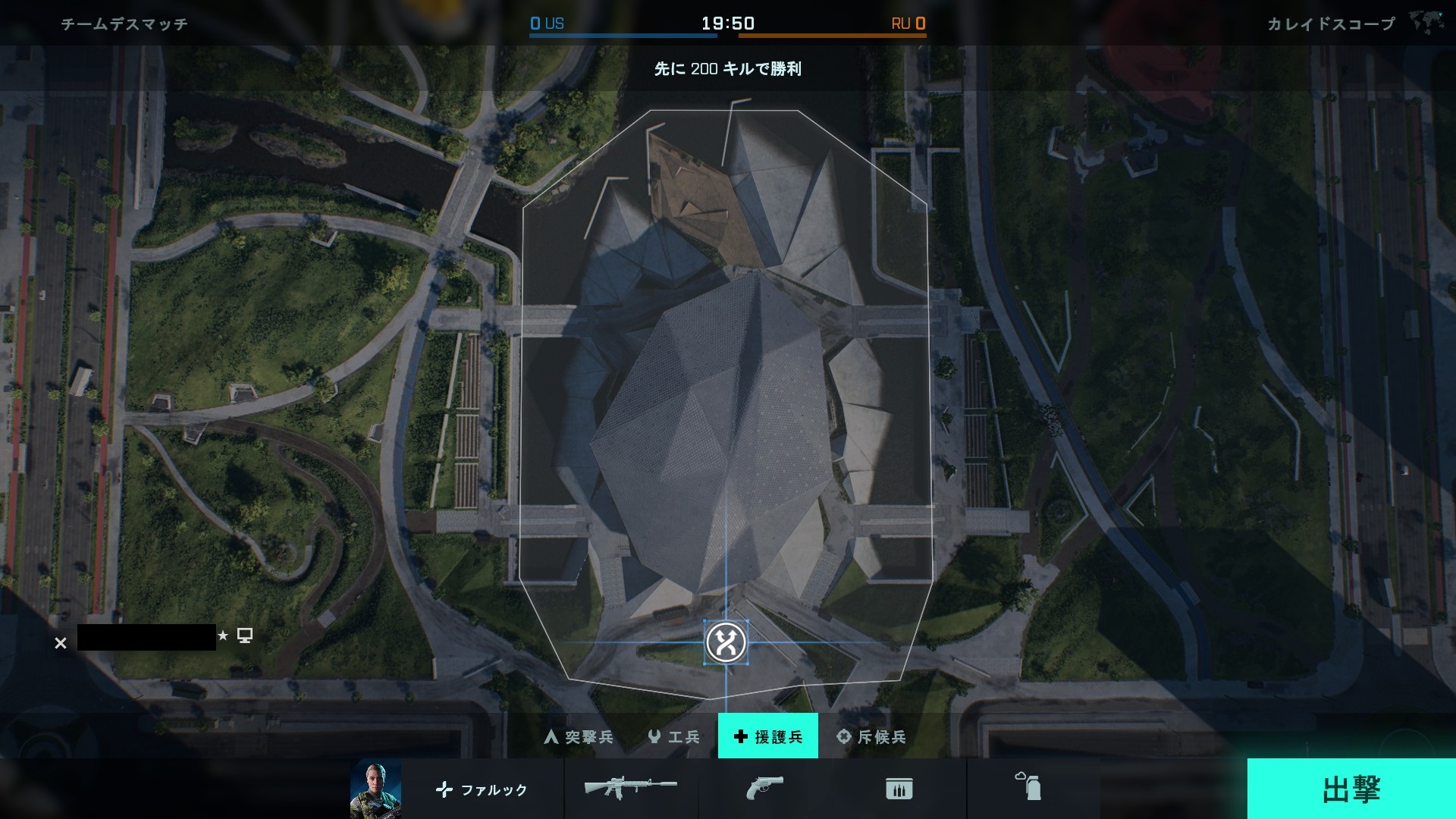The image size is (1456, 819).
Task: Click the specialist portrait thumbnail
Action: pos(375,789)
